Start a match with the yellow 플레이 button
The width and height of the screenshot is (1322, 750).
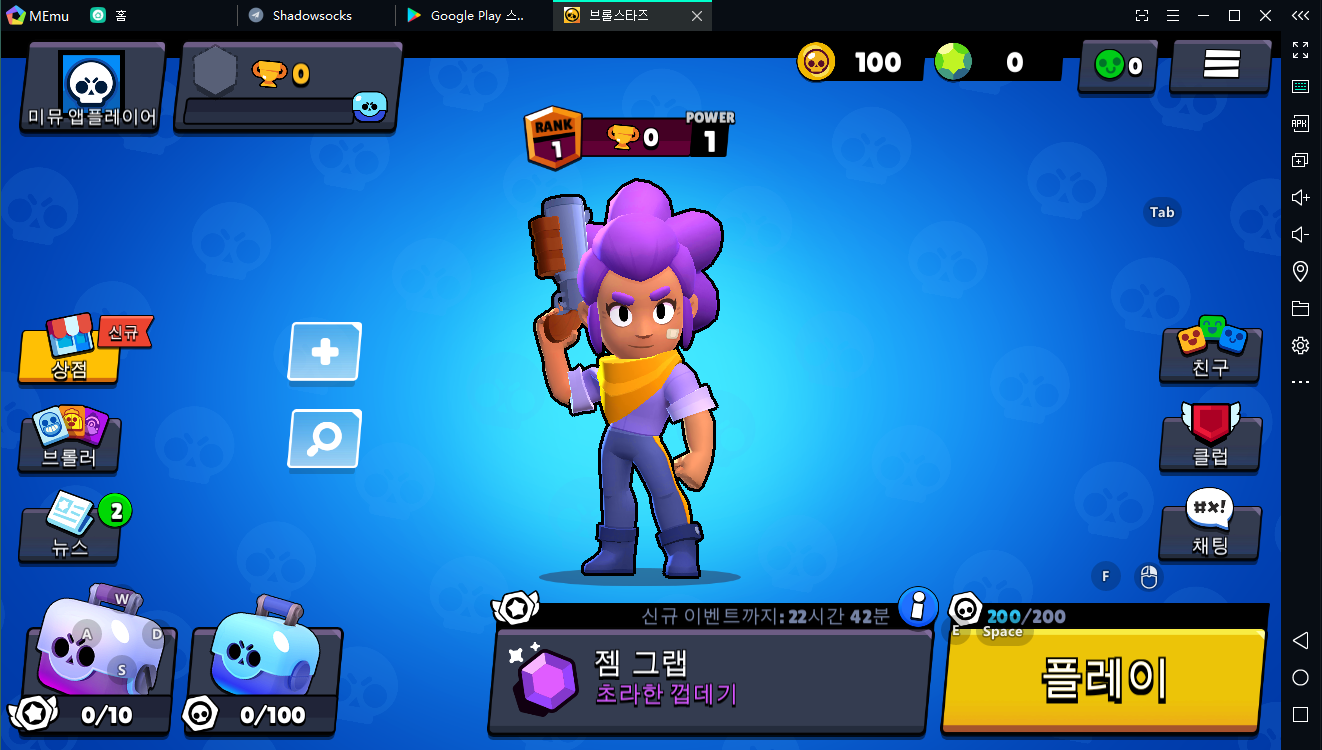1104,678
